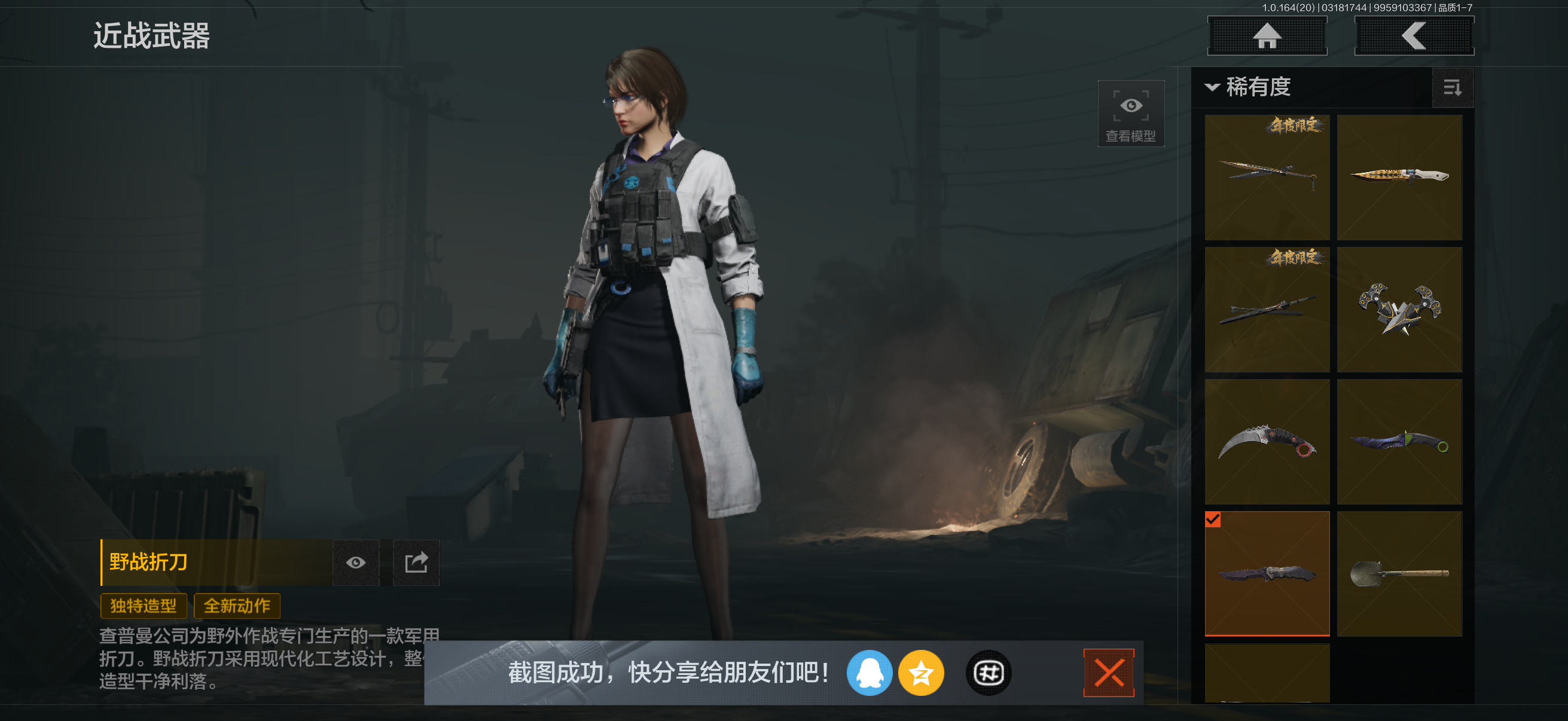Deselect the highlighted 野战折刀 thumbnail

pyautogui.click(x=1267, y=572)
